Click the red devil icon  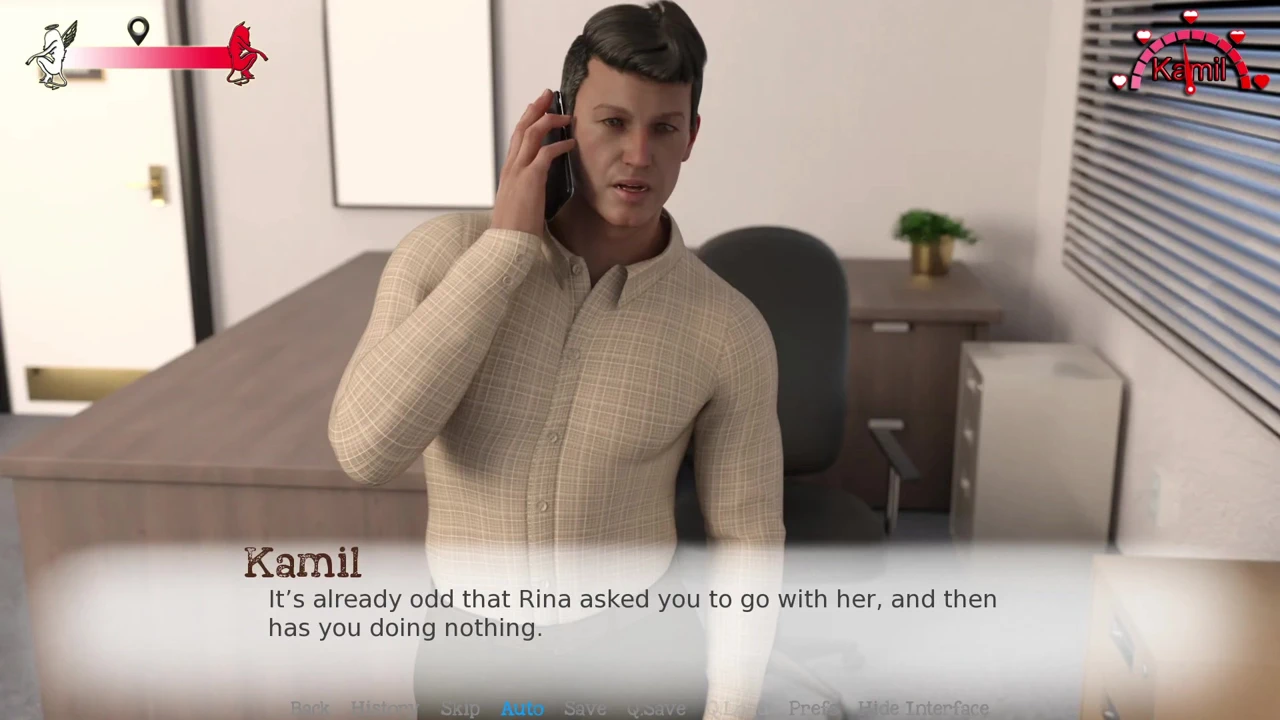pyautogui.click(x=243, y=54)
